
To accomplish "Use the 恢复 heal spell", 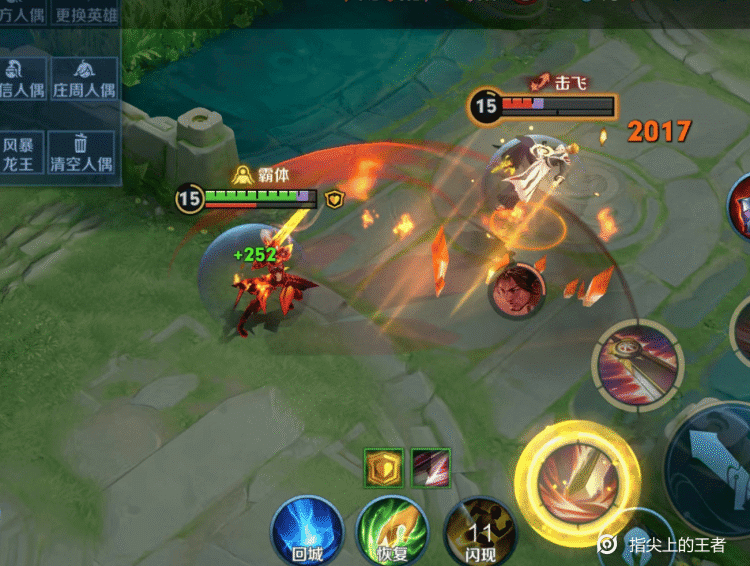I will [x=392, y=531].
